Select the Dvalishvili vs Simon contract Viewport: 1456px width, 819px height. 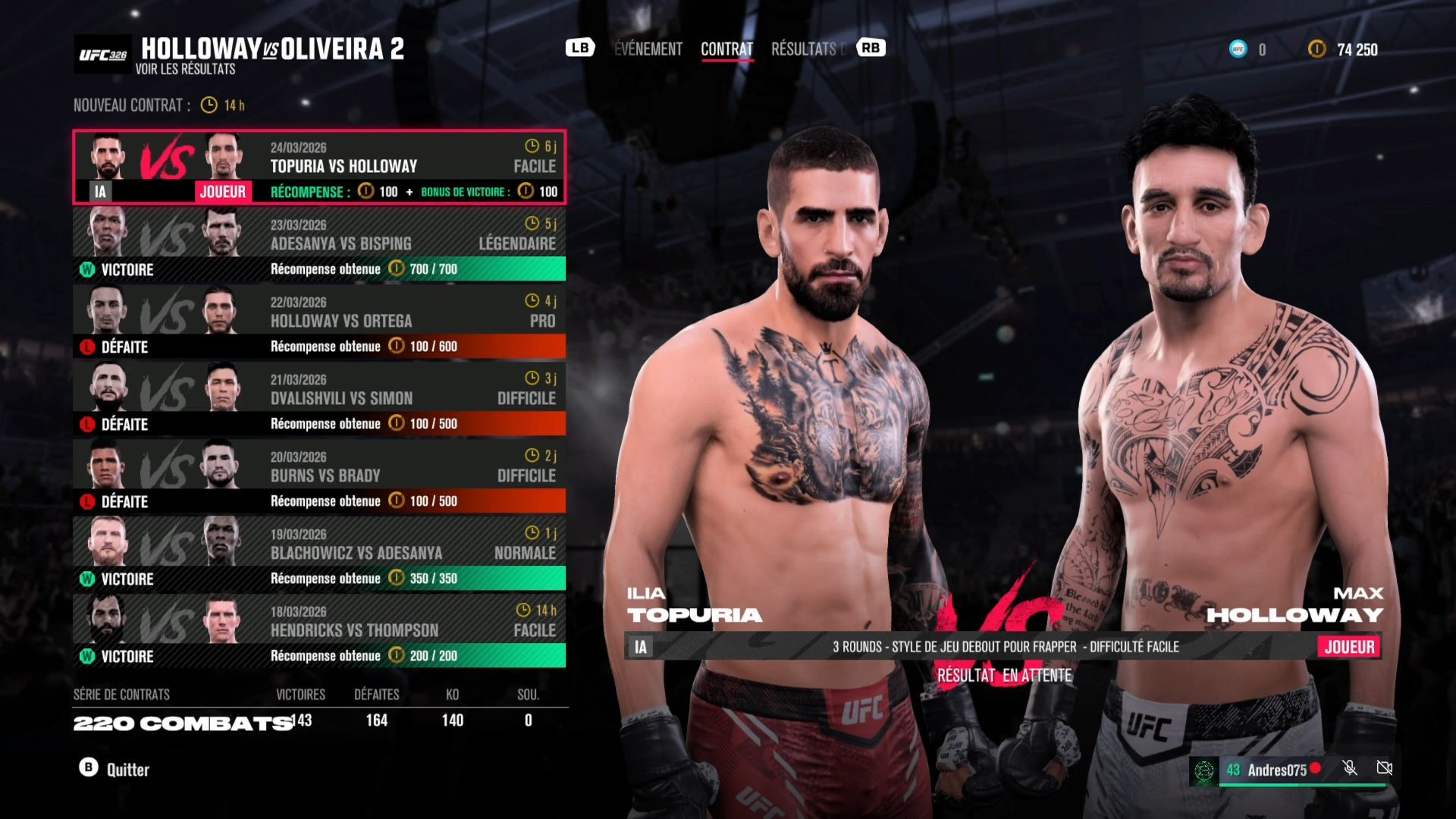click(318, 399)
